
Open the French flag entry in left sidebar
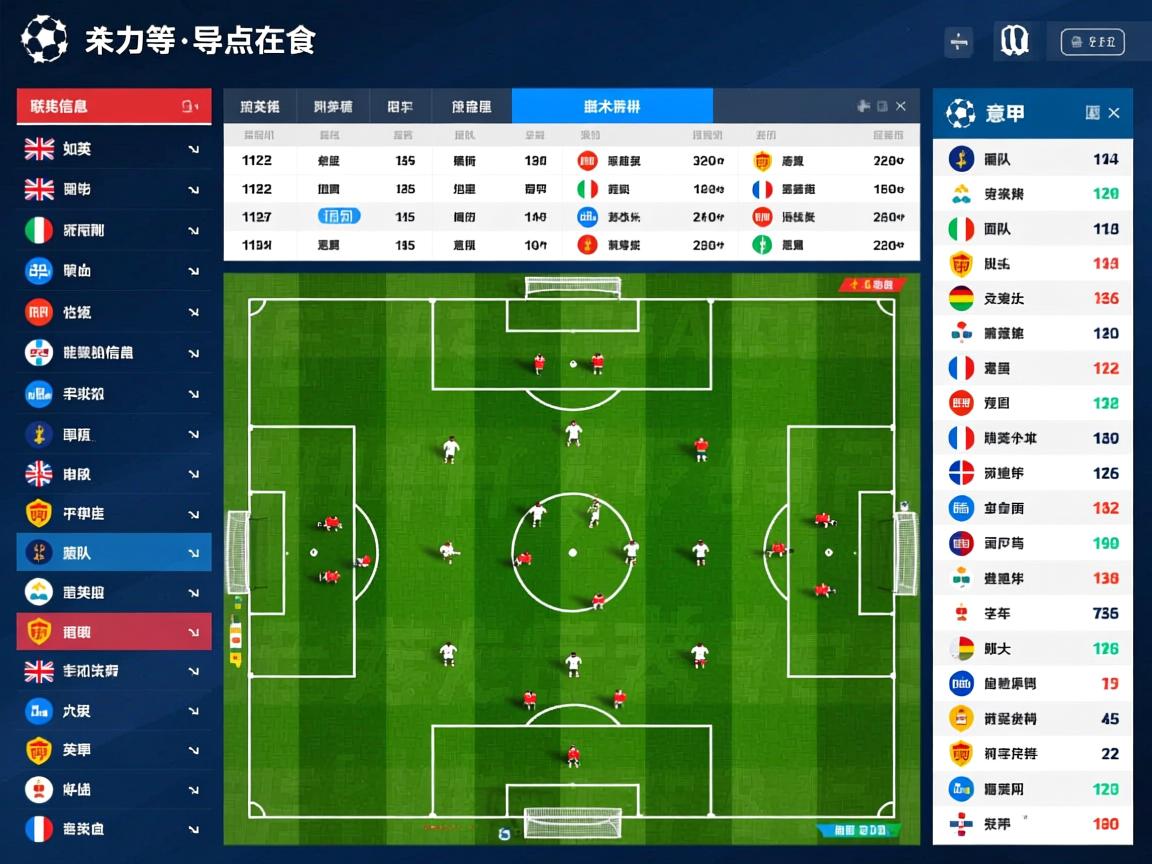(113, 828)
